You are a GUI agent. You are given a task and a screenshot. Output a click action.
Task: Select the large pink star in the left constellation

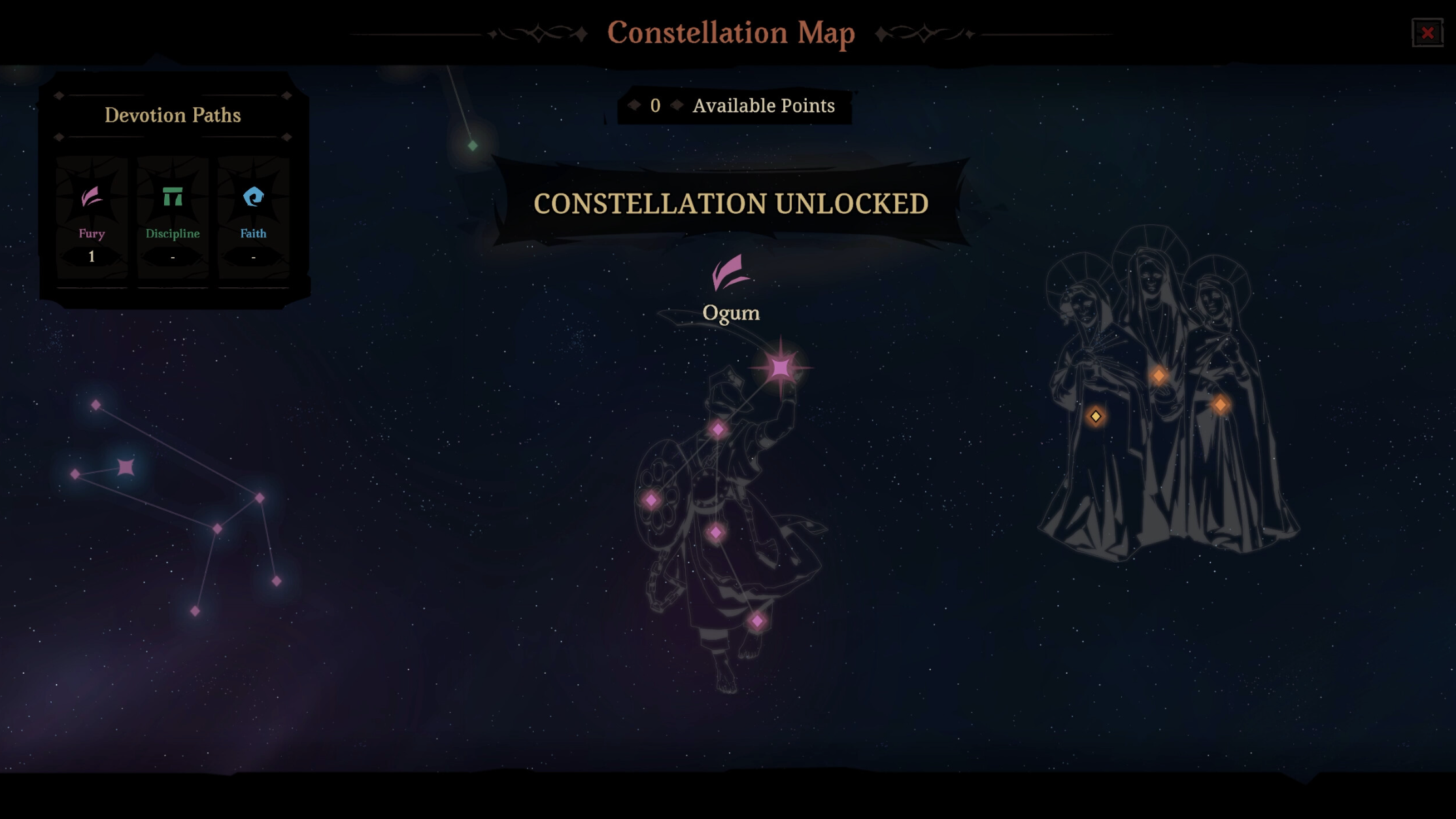click(x=126, y=467)
